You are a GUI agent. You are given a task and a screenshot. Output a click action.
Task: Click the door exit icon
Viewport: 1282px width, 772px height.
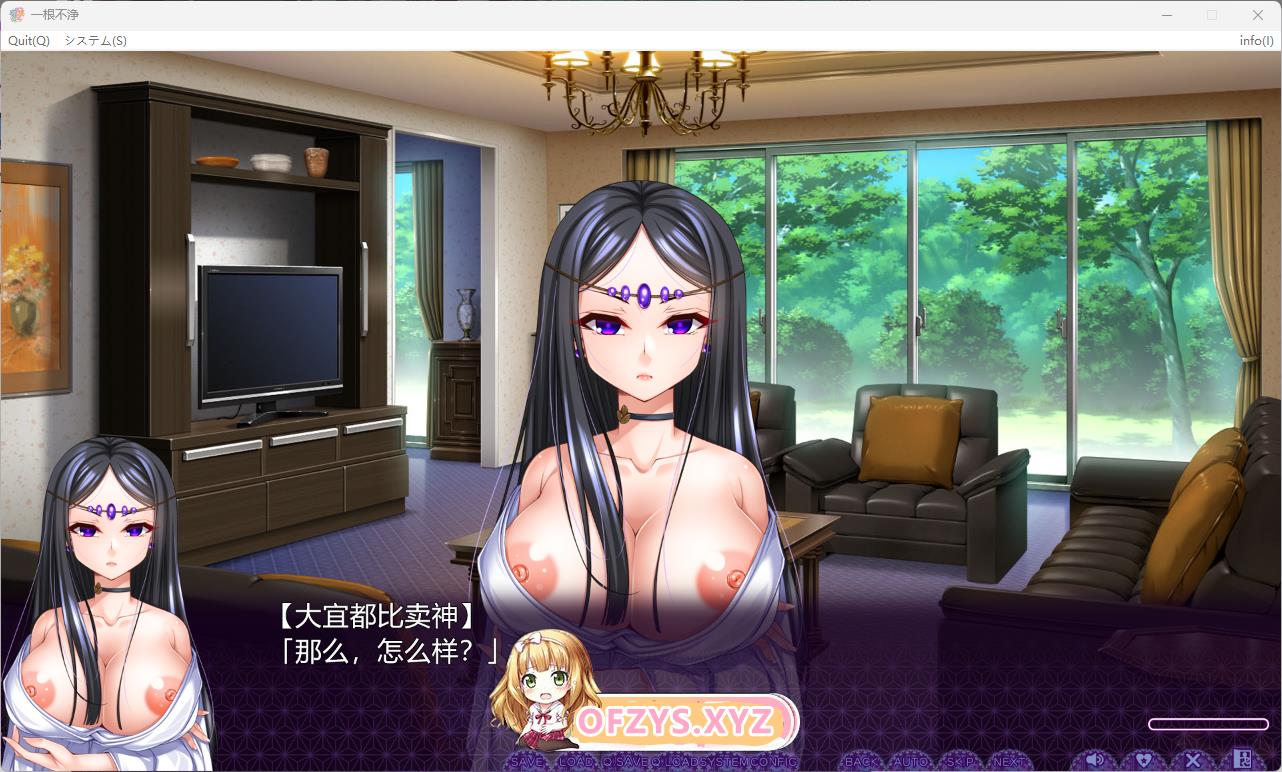(1242, 760)
